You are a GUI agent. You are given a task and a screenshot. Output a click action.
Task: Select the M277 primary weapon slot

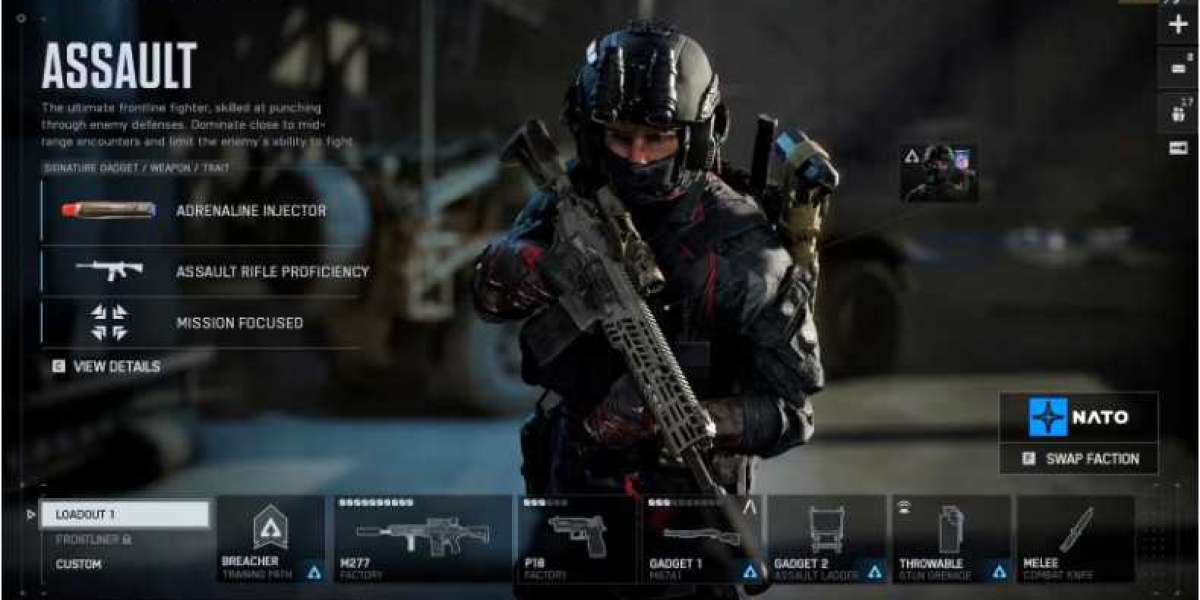423,538
